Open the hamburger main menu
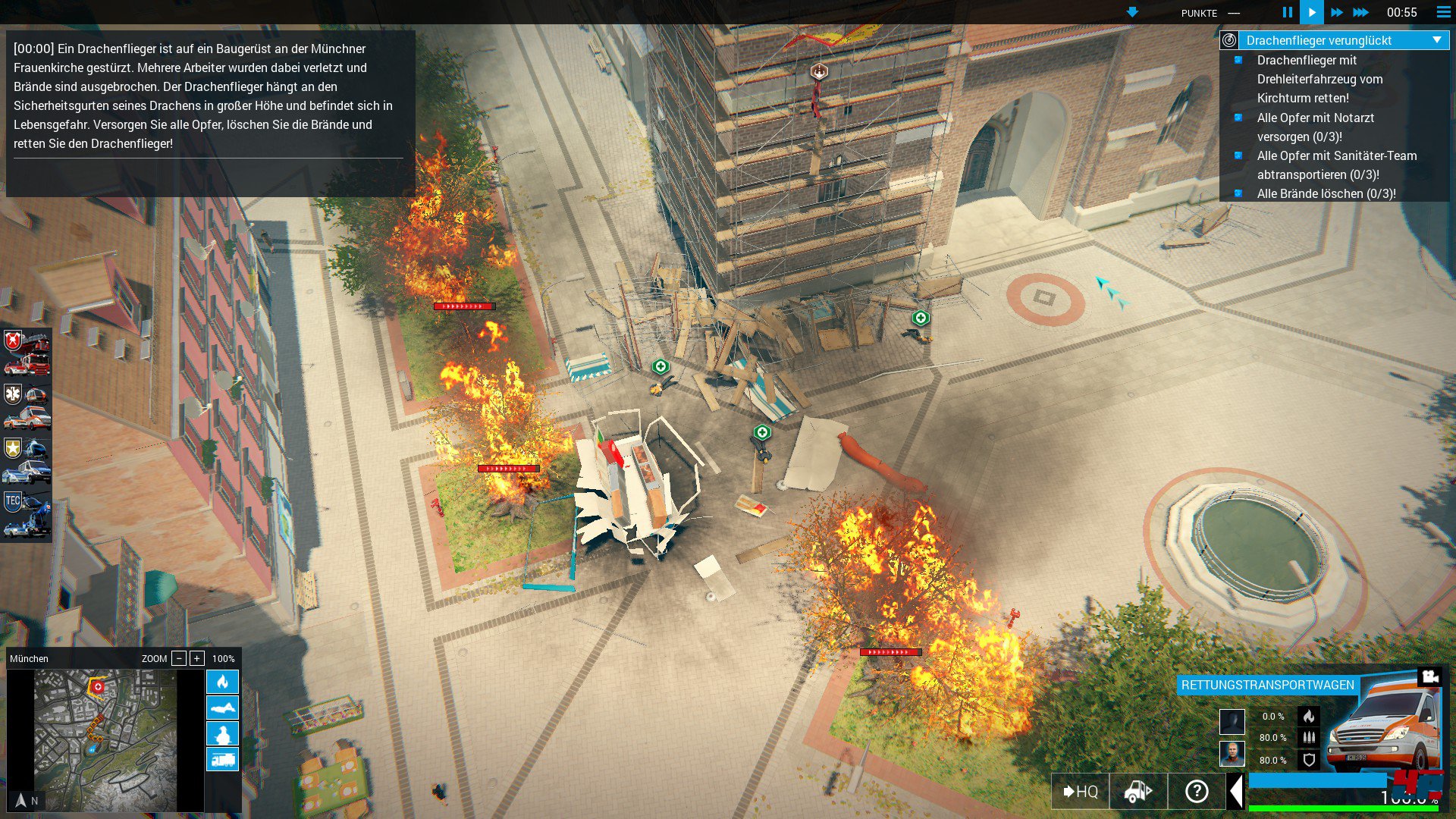The height and width of the screenshot is (819, 1456). pyautogui.click(x=1443, y=12)
